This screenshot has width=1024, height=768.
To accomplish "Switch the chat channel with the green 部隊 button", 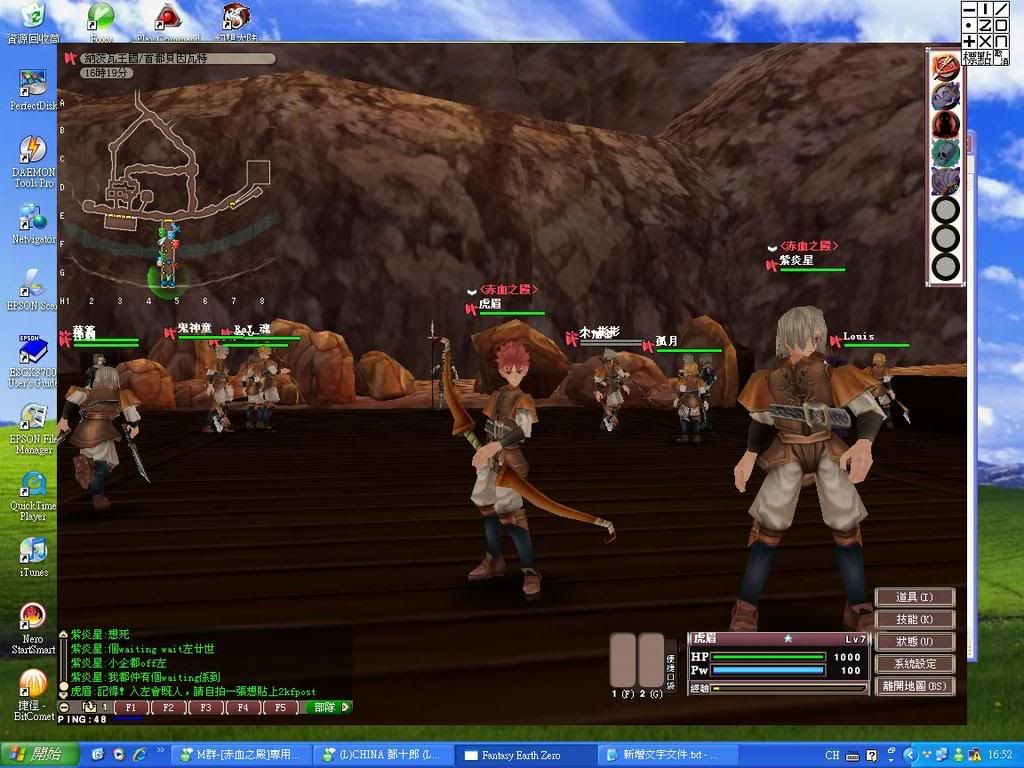I will [328, 707].
